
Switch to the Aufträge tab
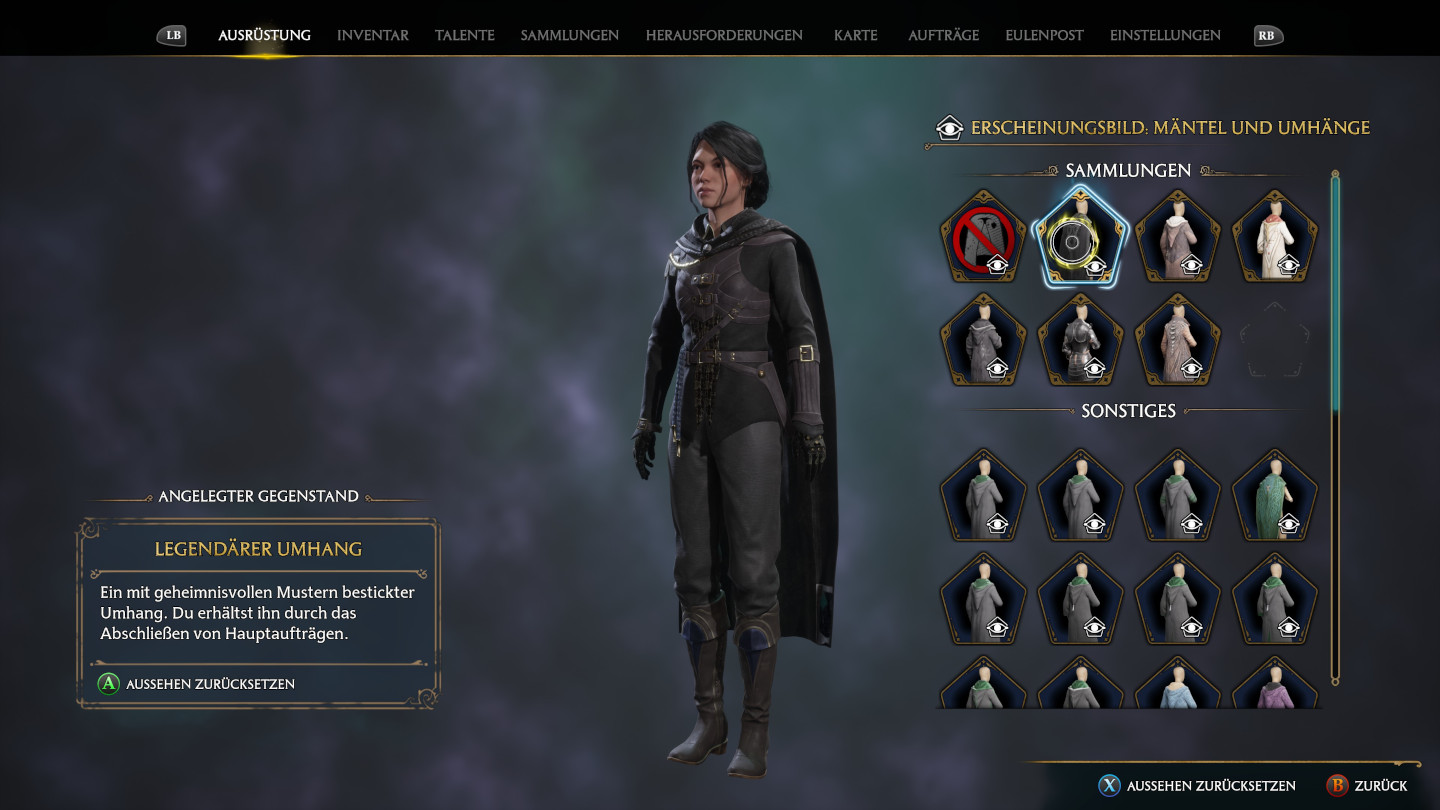tap(943, 35)
